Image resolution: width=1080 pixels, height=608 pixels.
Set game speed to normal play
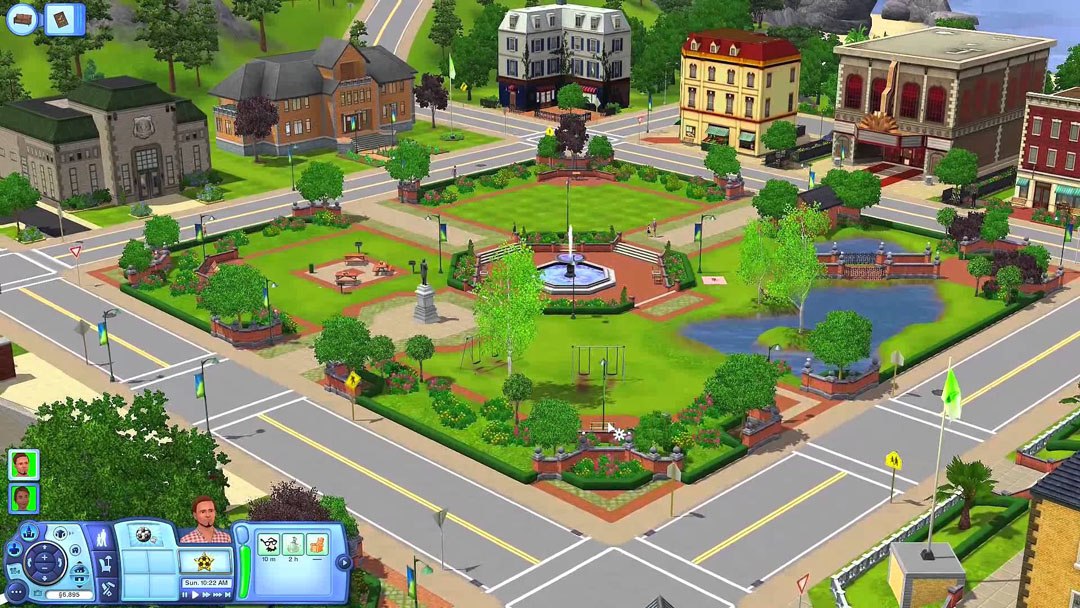tap(193, 594)
